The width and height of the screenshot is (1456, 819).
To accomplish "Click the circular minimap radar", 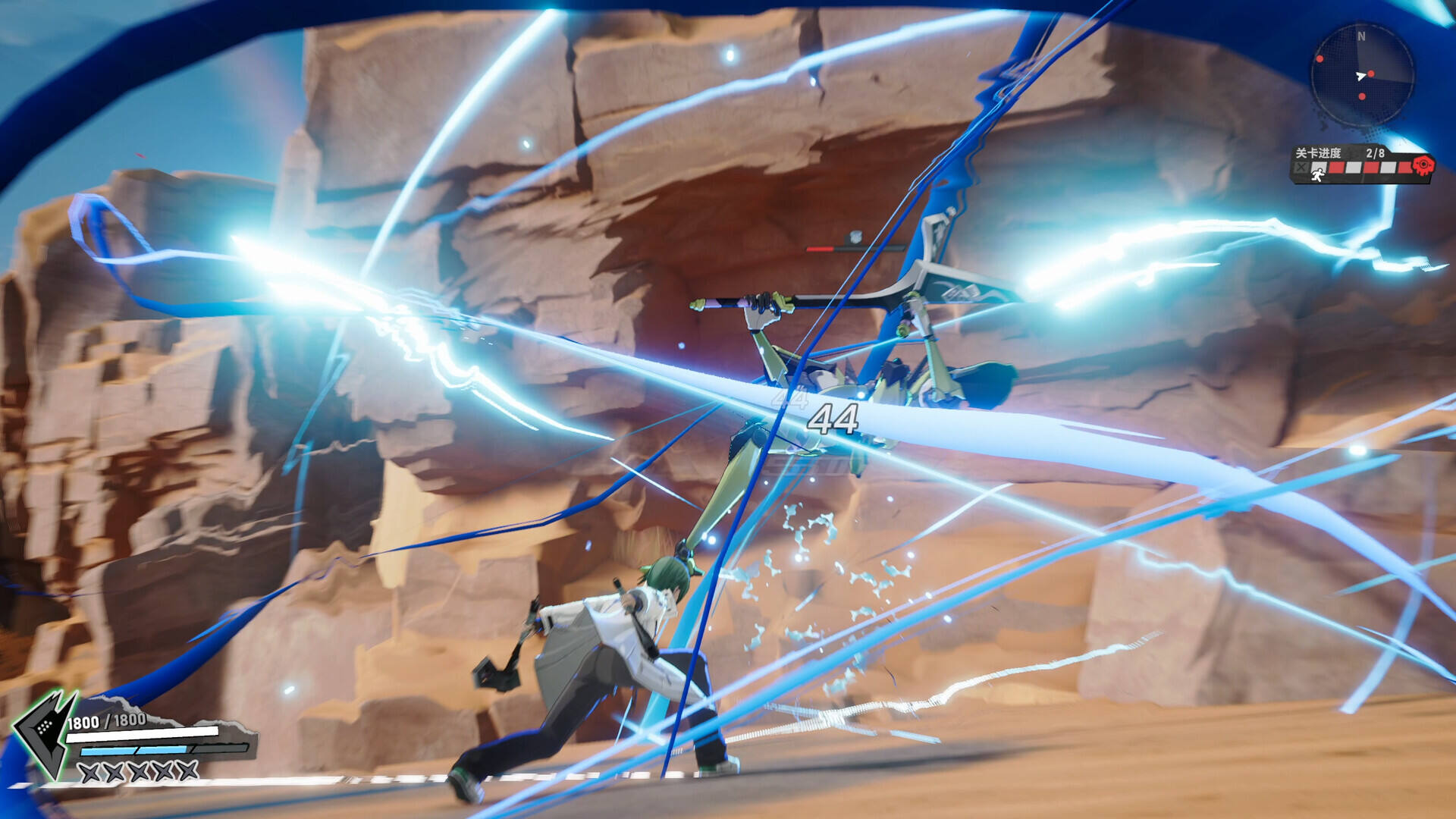I will 1362,74.
